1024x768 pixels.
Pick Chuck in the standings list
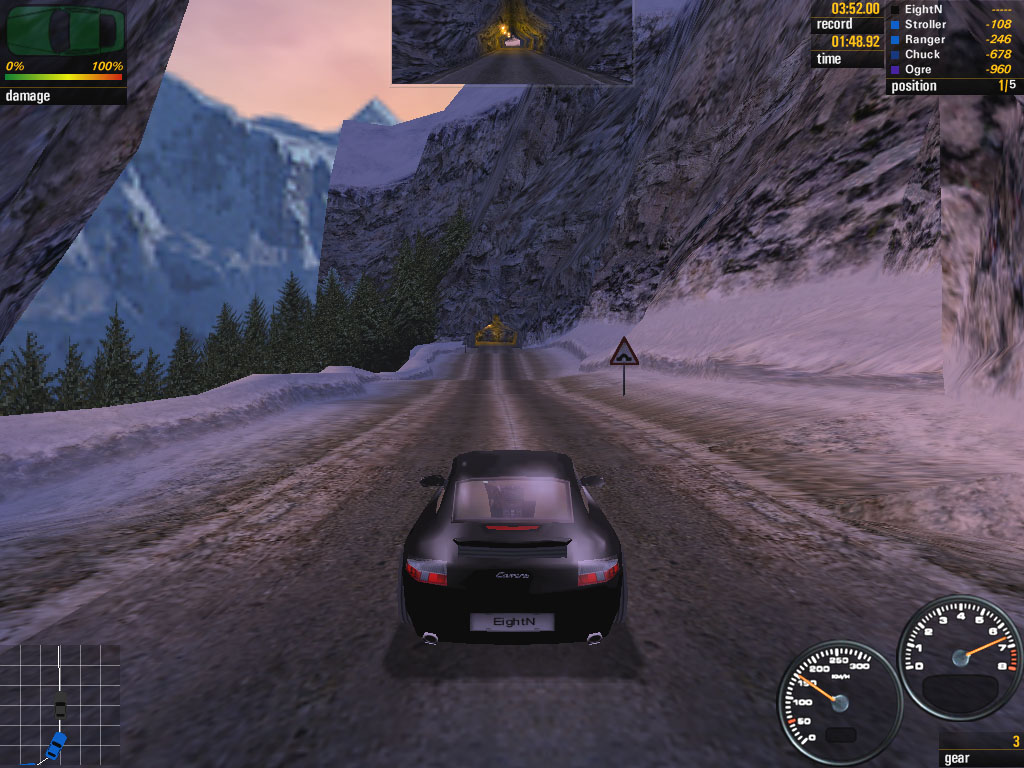[x=922, y=54]
